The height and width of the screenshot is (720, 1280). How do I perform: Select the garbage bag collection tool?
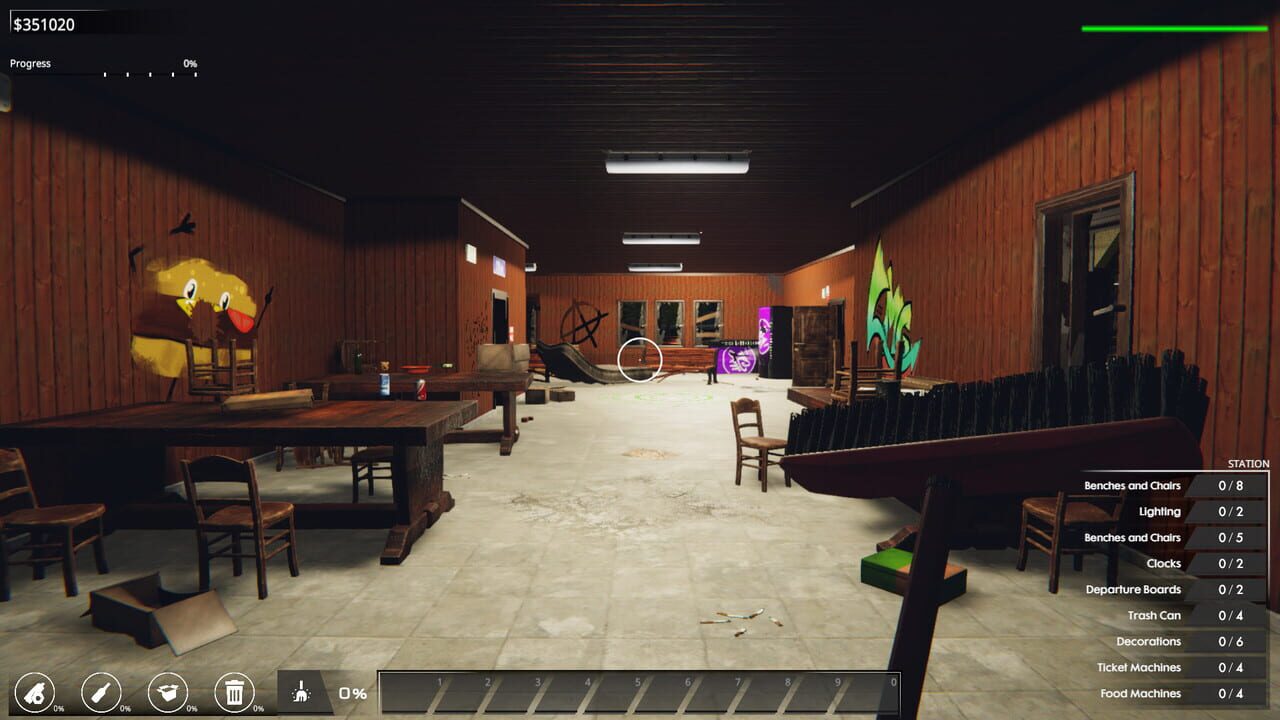(37, 690)
